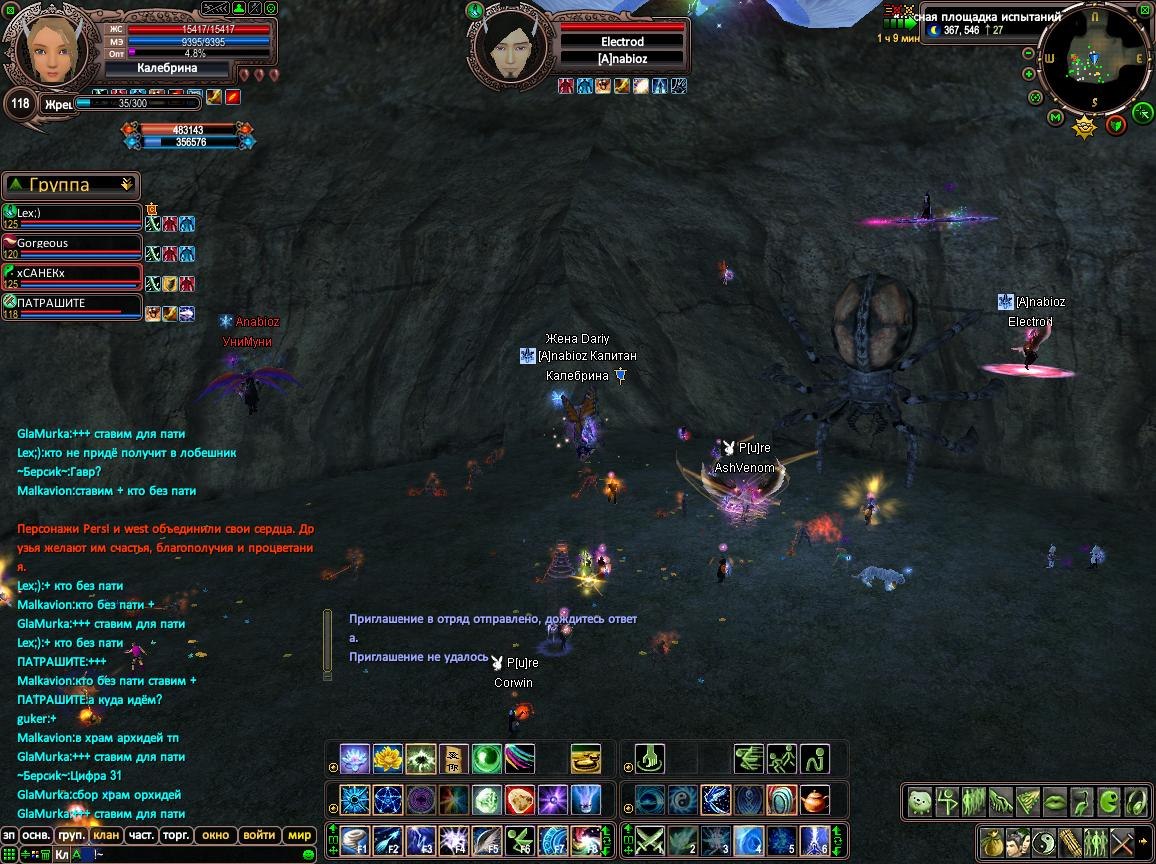Click the войти chat button
Viewport: 1156px width, 864px height.
[x=259, y=835]
